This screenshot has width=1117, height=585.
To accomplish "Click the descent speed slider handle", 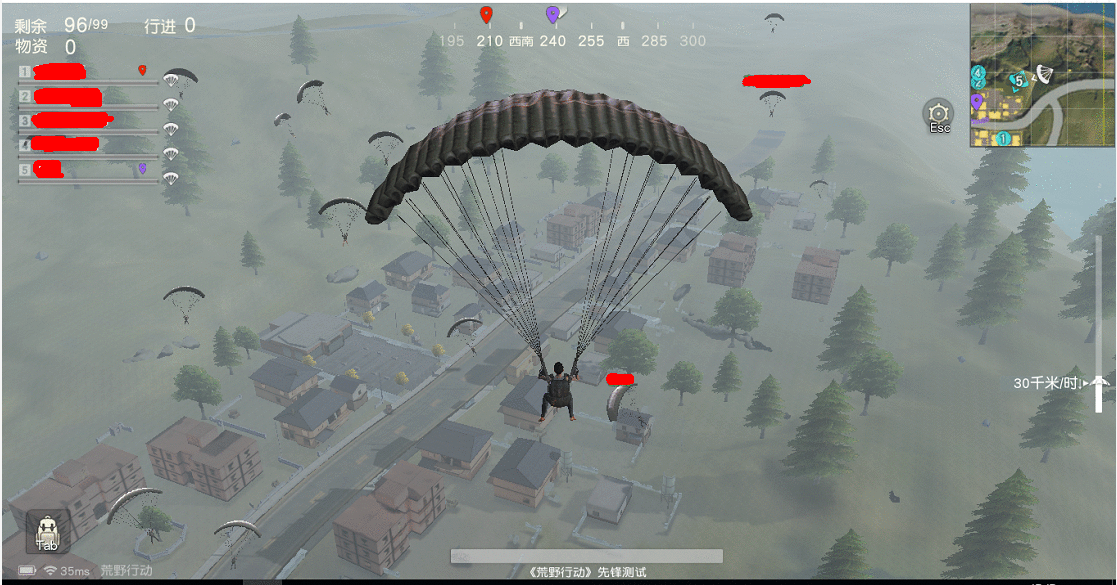I will pos(1099,381).
